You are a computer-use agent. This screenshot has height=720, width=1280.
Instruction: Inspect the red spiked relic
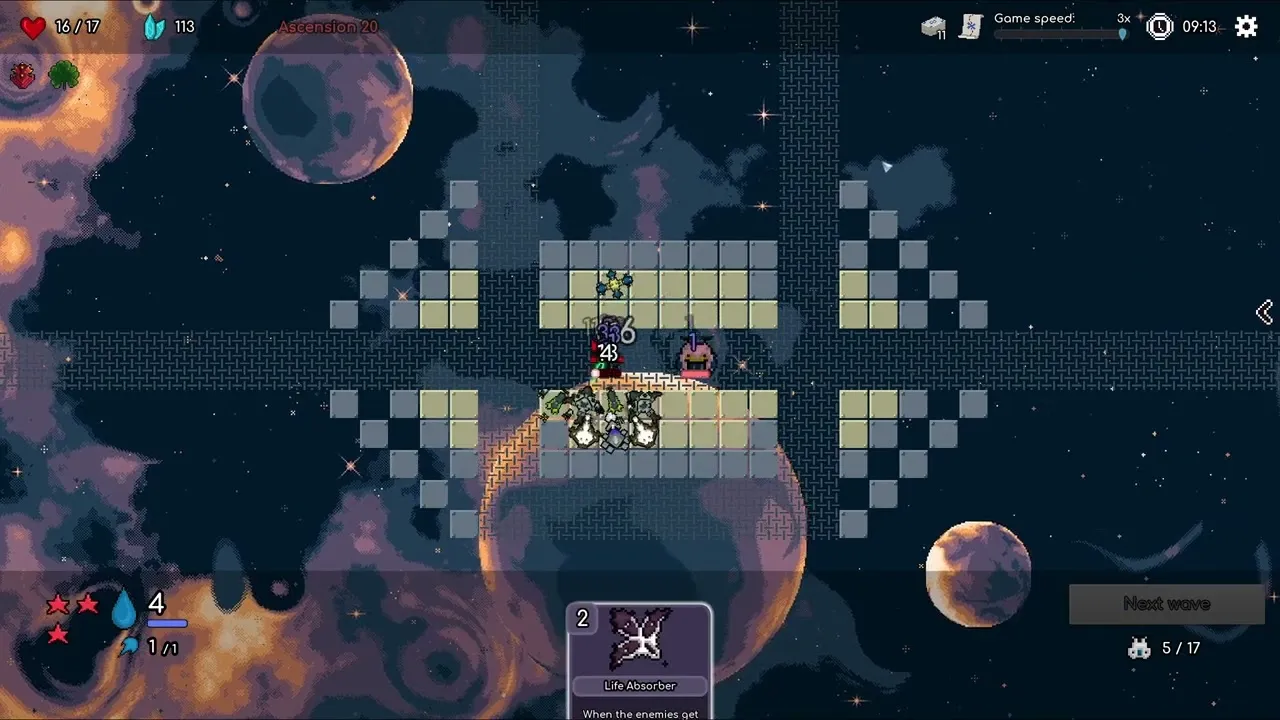pyautogui.click(x=23, y=76)
